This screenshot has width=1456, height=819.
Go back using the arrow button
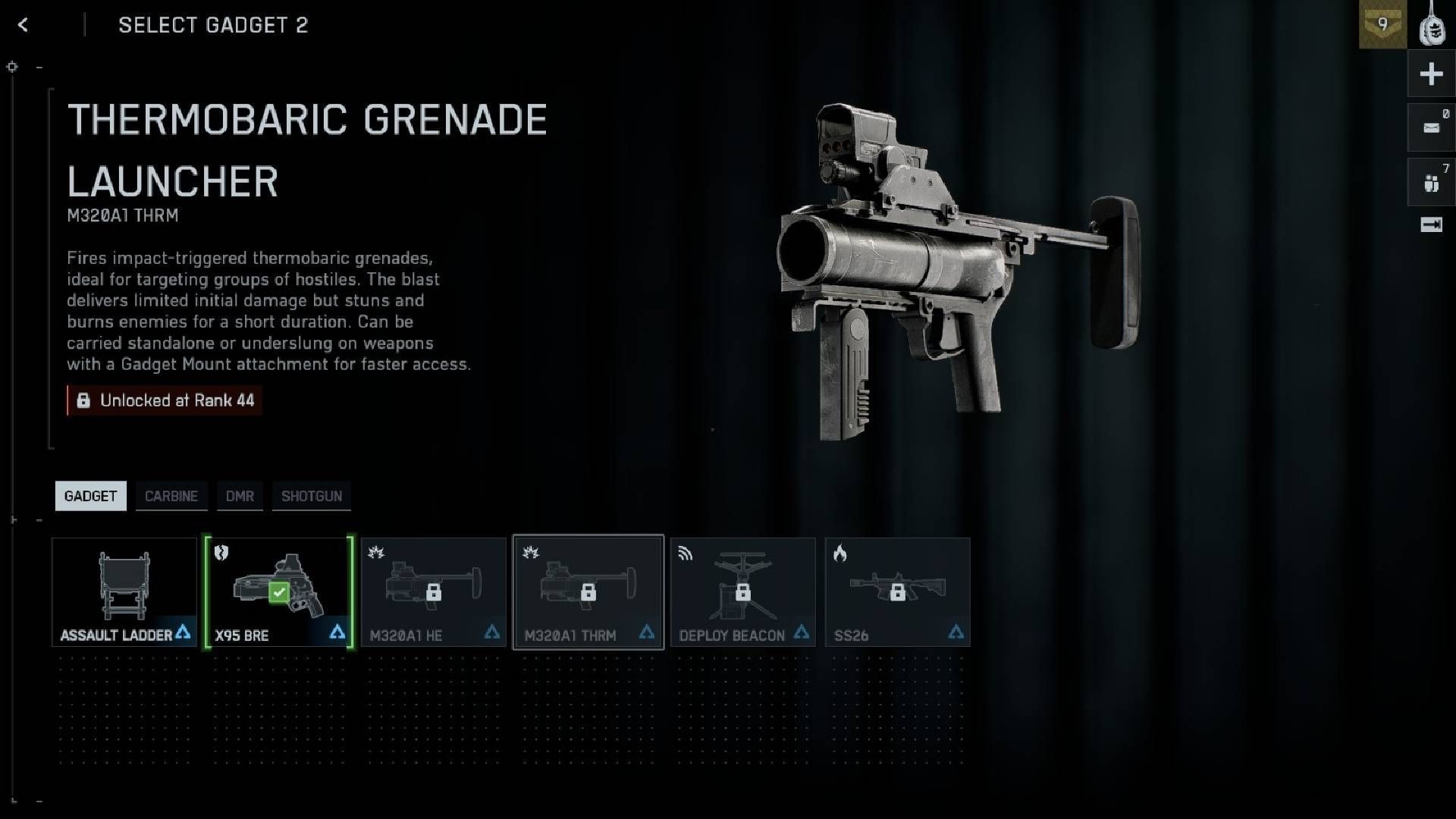tap(23, 25)
